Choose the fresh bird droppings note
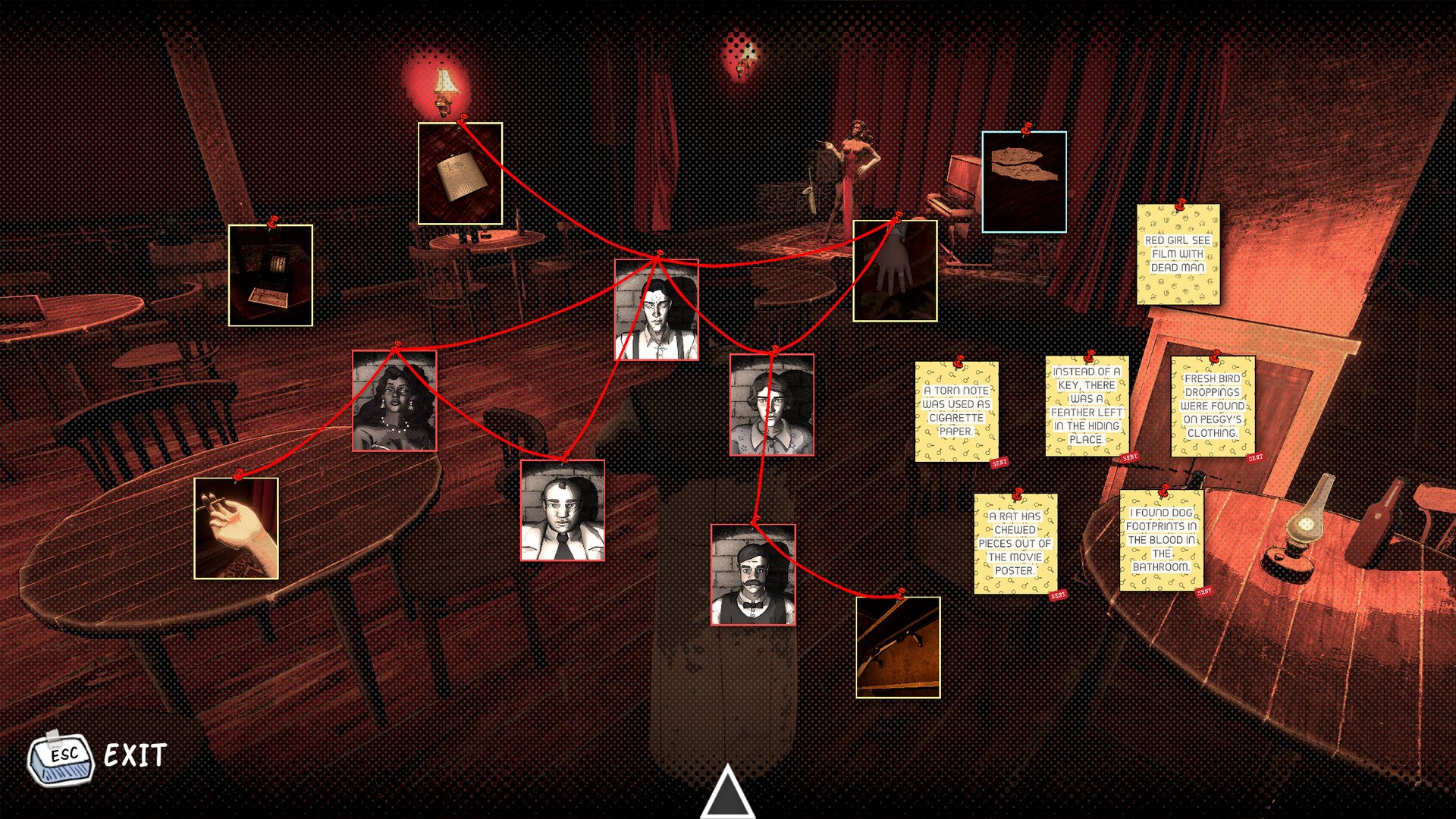This screenshot has width=1456, height=819. [x=1212, y=406]
